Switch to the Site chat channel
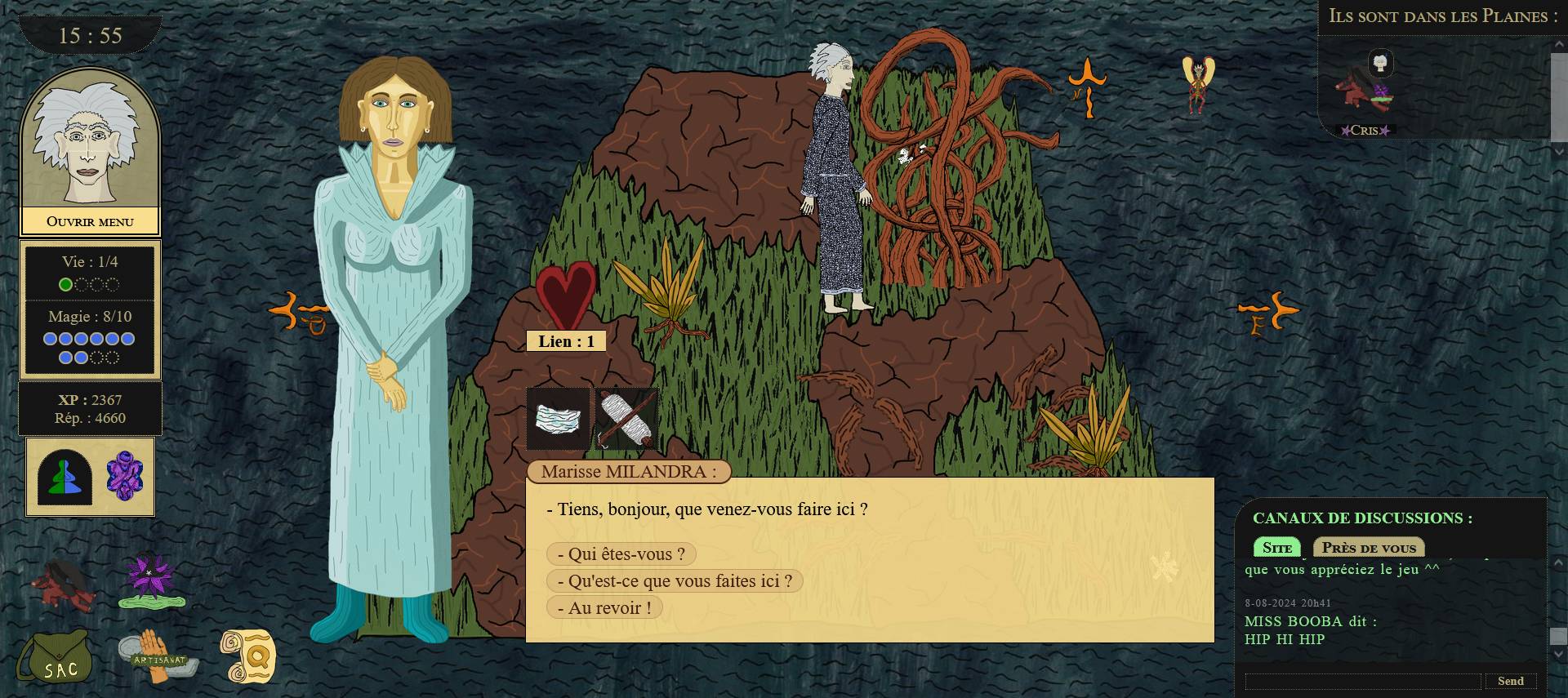Image resolution: width=1568 pixels, height=698 pixels. 1276,548
